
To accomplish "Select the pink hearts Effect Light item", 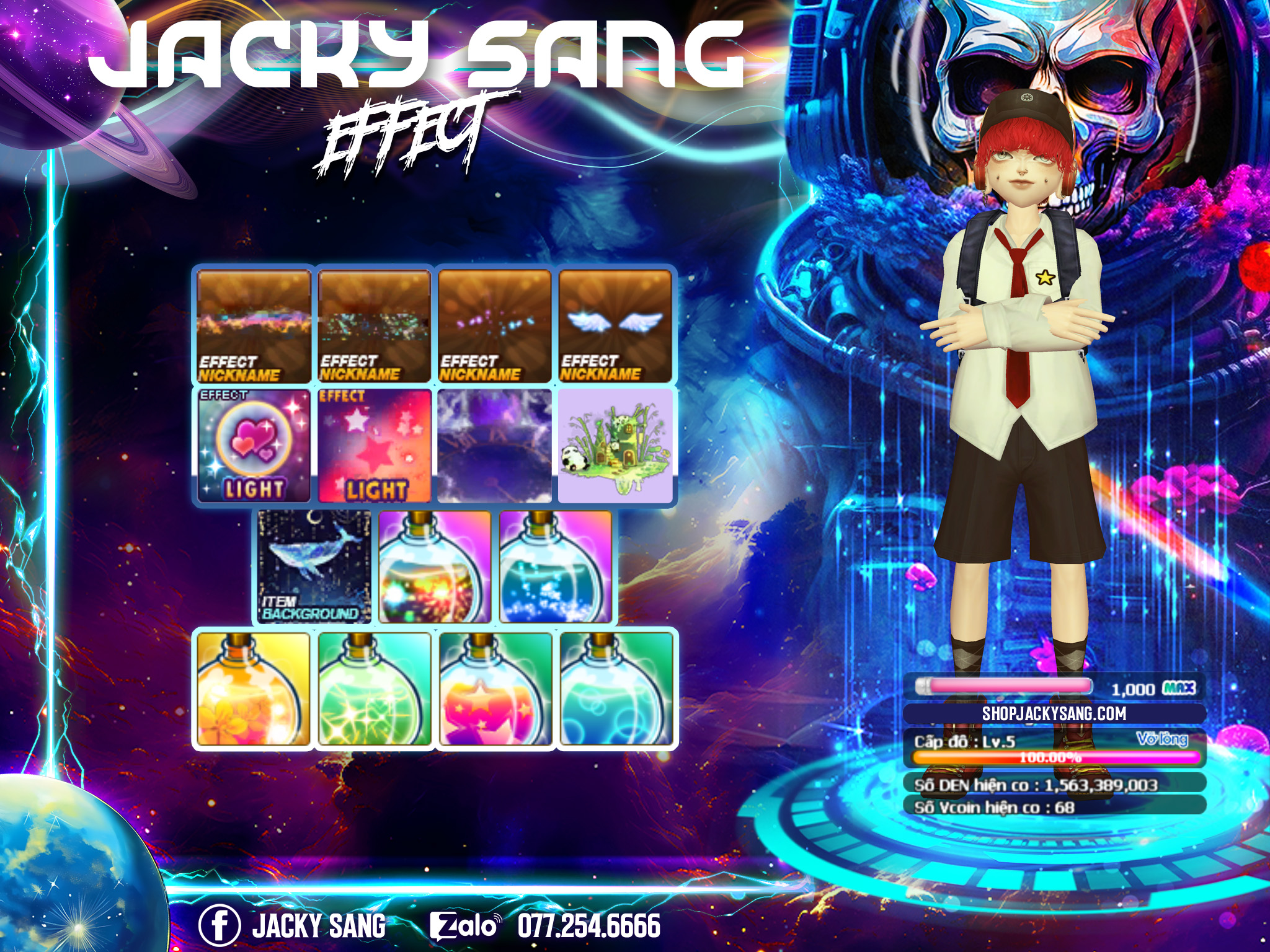I will pyautogui.click(x=254, y=446).
